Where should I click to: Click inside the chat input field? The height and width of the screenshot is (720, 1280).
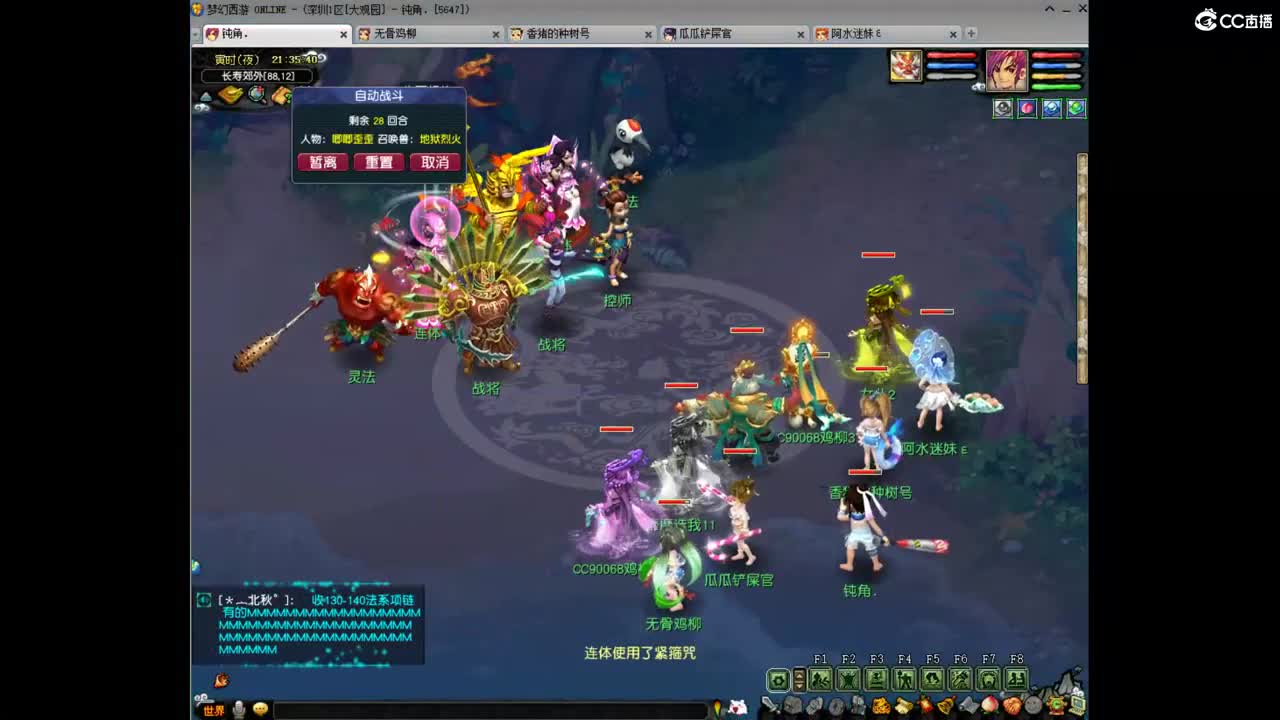point(490,708)
